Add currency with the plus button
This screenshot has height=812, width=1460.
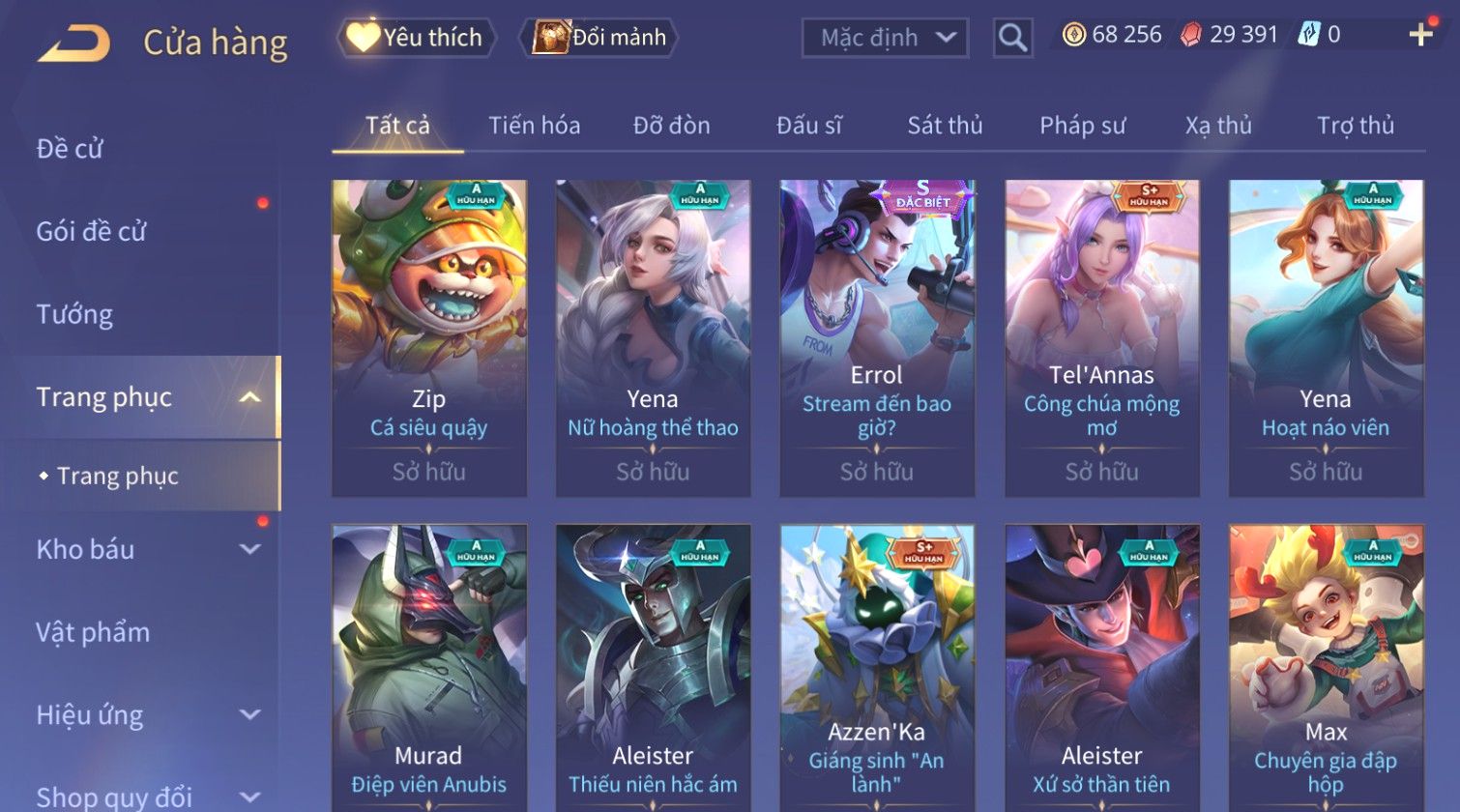pos(1420,35)
